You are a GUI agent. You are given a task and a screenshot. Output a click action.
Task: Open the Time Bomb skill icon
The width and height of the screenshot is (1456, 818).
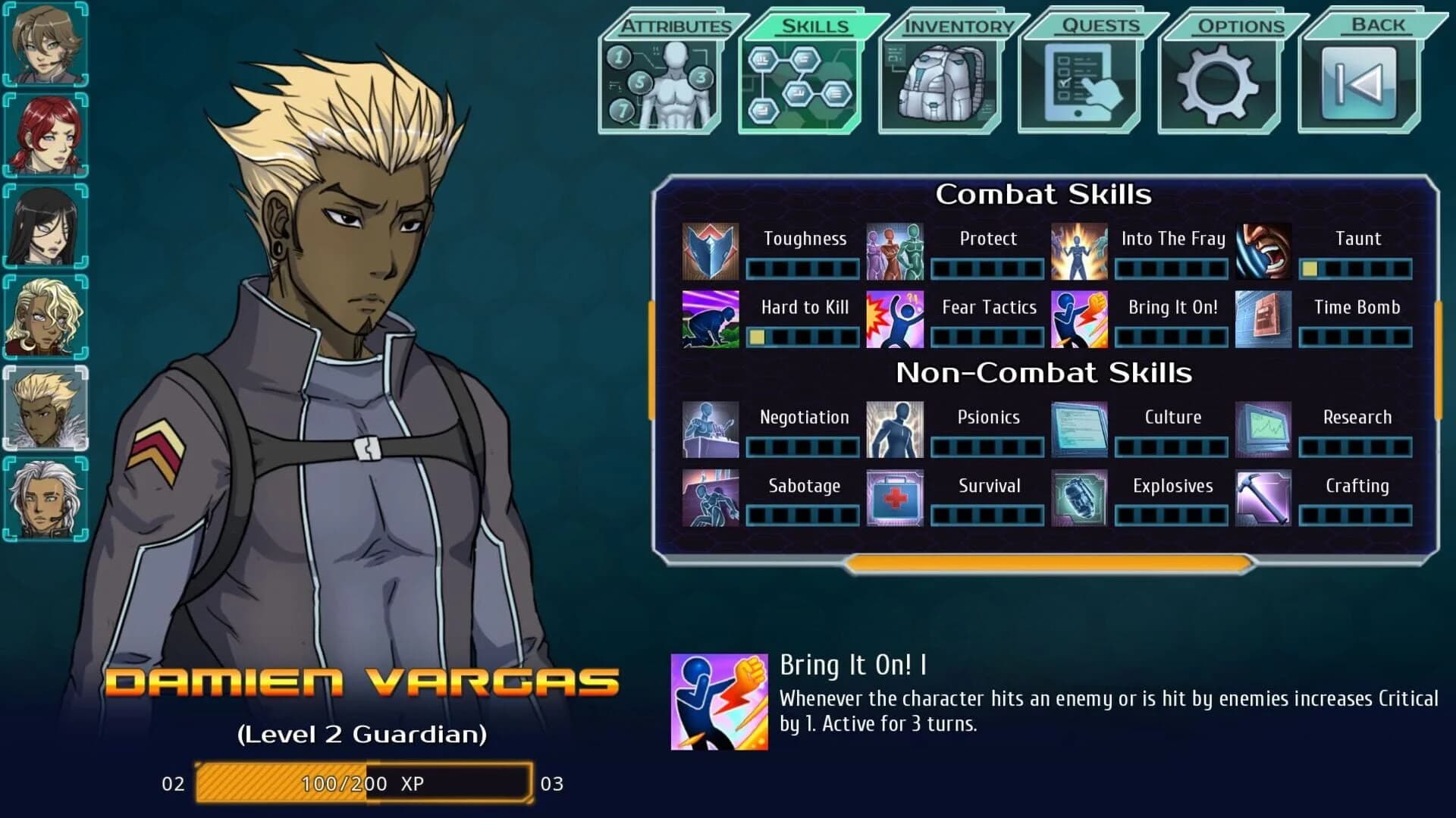point(1263,320)
